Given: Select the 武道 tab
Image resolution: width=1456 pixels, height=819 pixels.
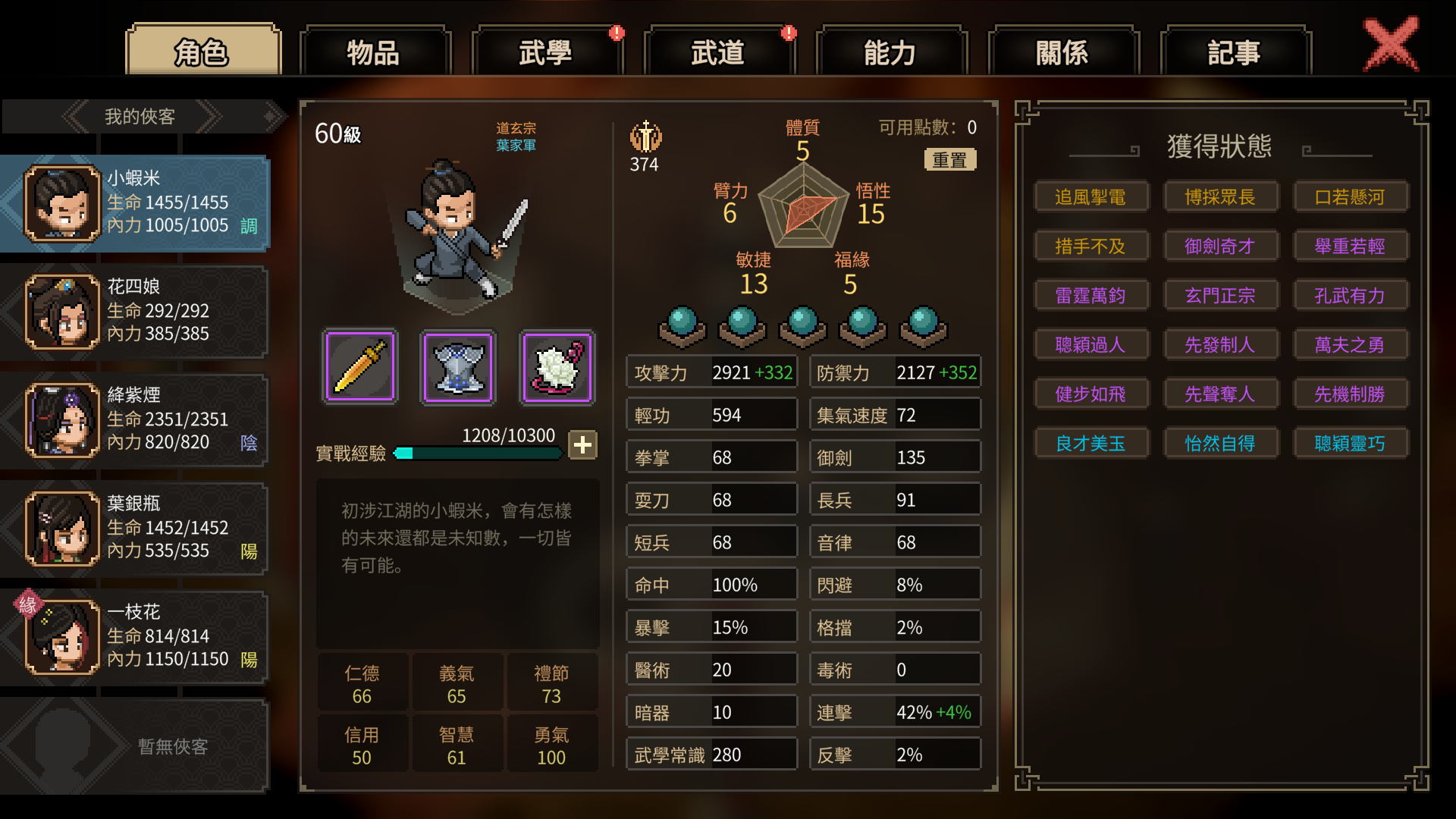Looking at the screenshot, I should click(x=718, y=52).
